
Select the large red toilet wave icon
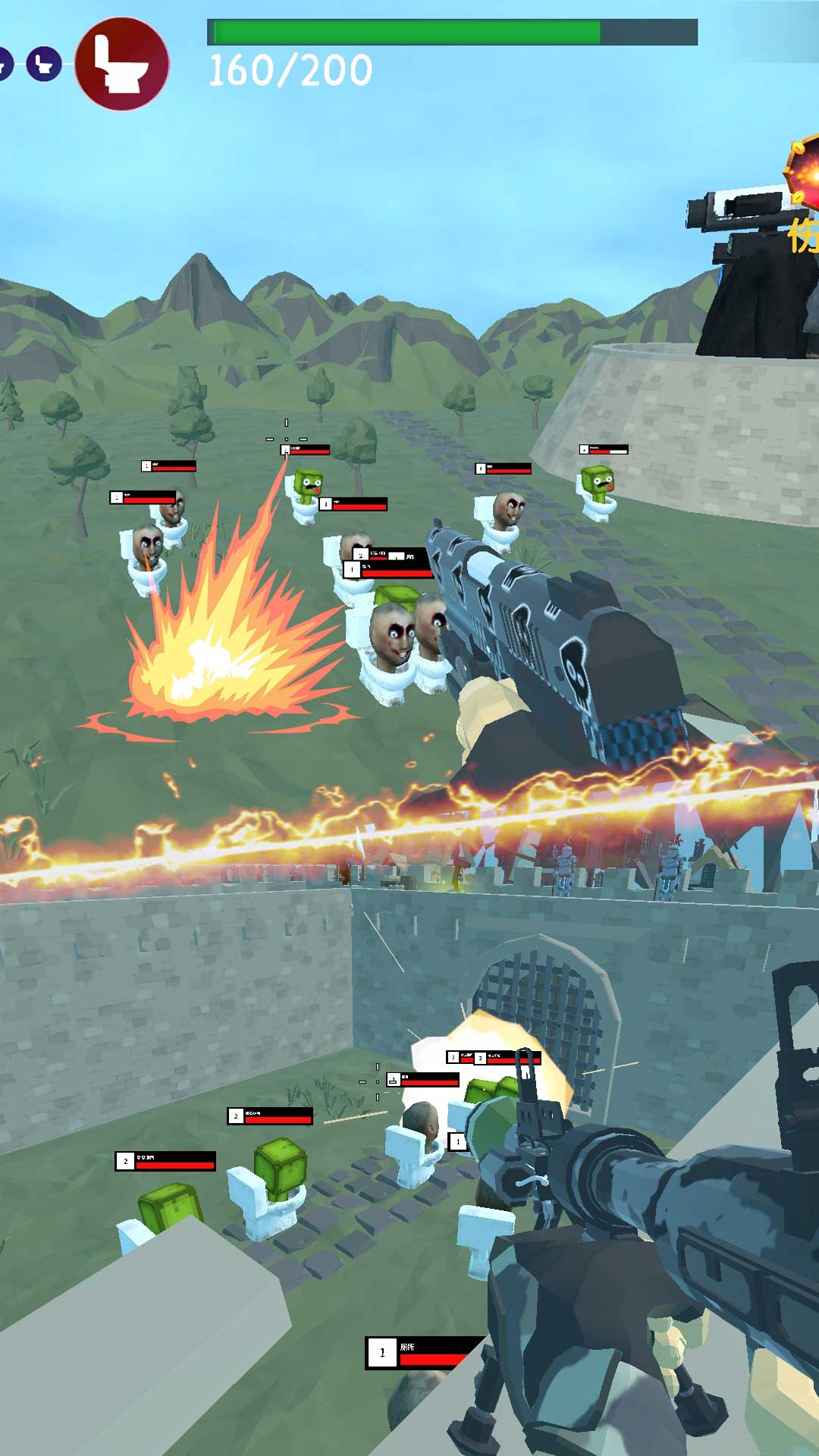(121, 64)
